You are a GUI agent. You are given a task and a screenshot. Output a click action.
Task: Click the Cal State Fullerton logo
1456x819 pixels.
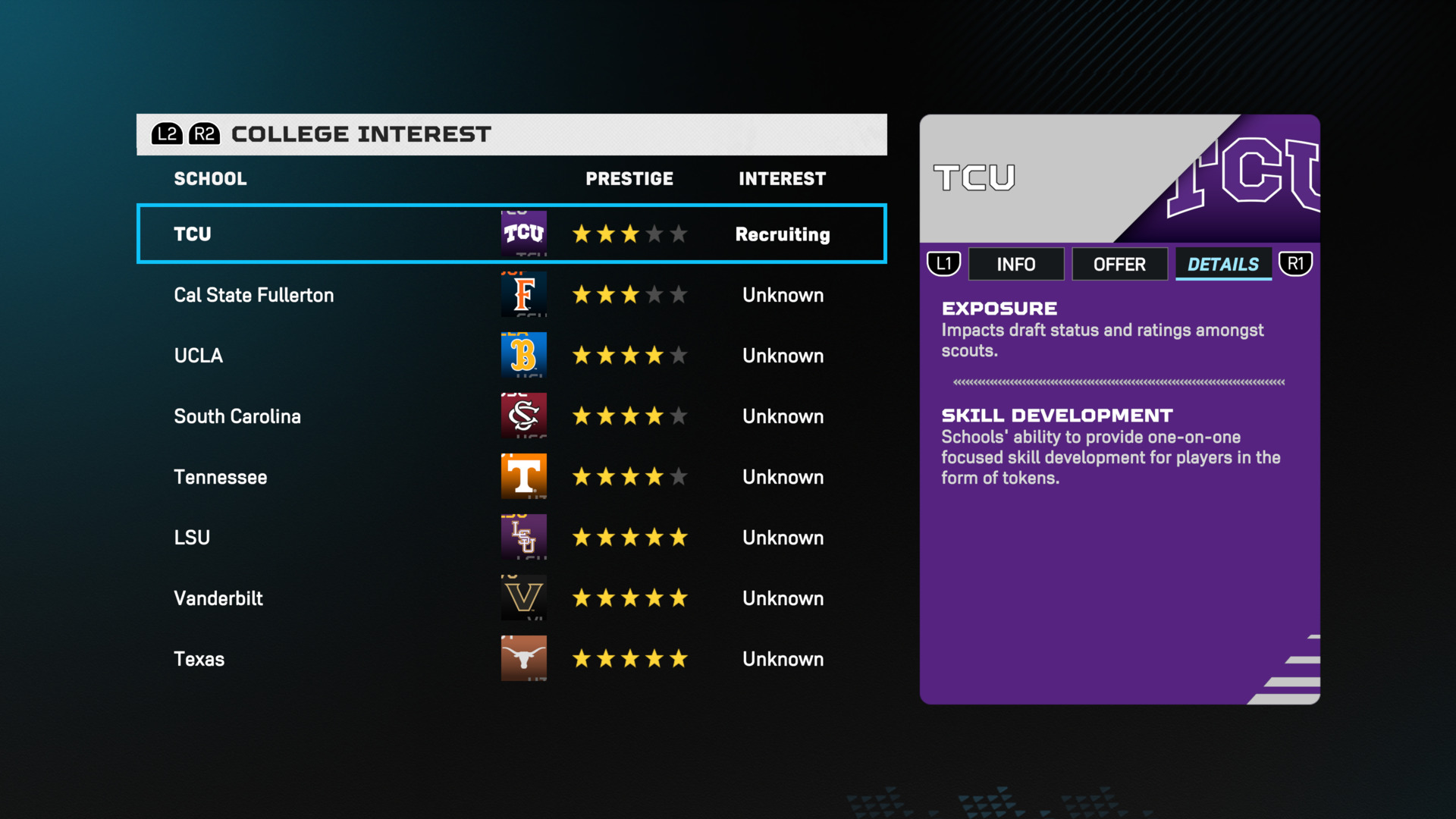[524, 295]
